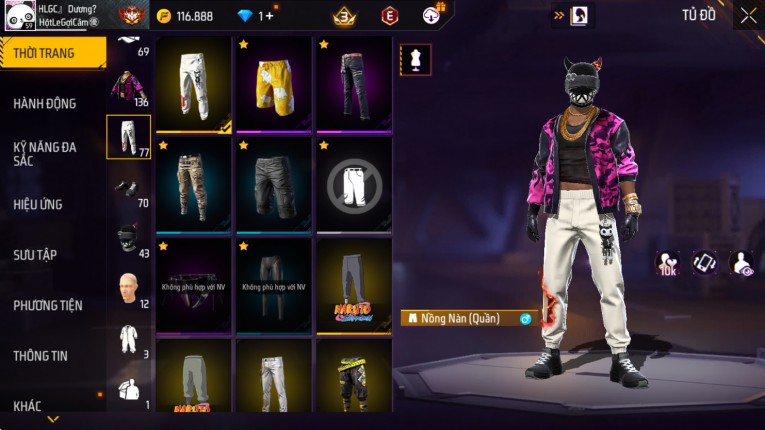Pick the bald head subcategory icon
Screen dimensions: 765x430
127,288
